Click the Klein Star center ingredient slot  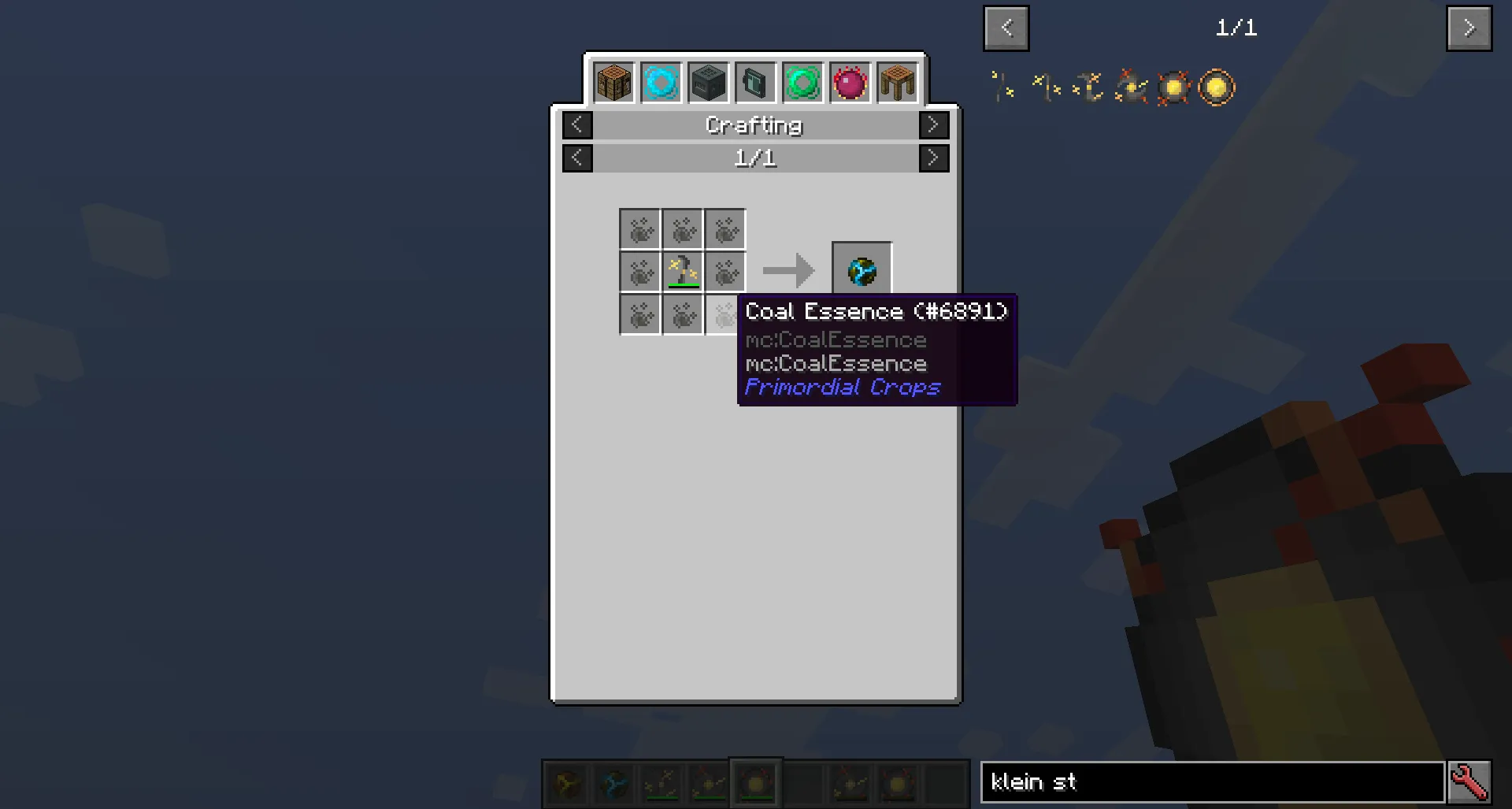(x=683, y=272)
